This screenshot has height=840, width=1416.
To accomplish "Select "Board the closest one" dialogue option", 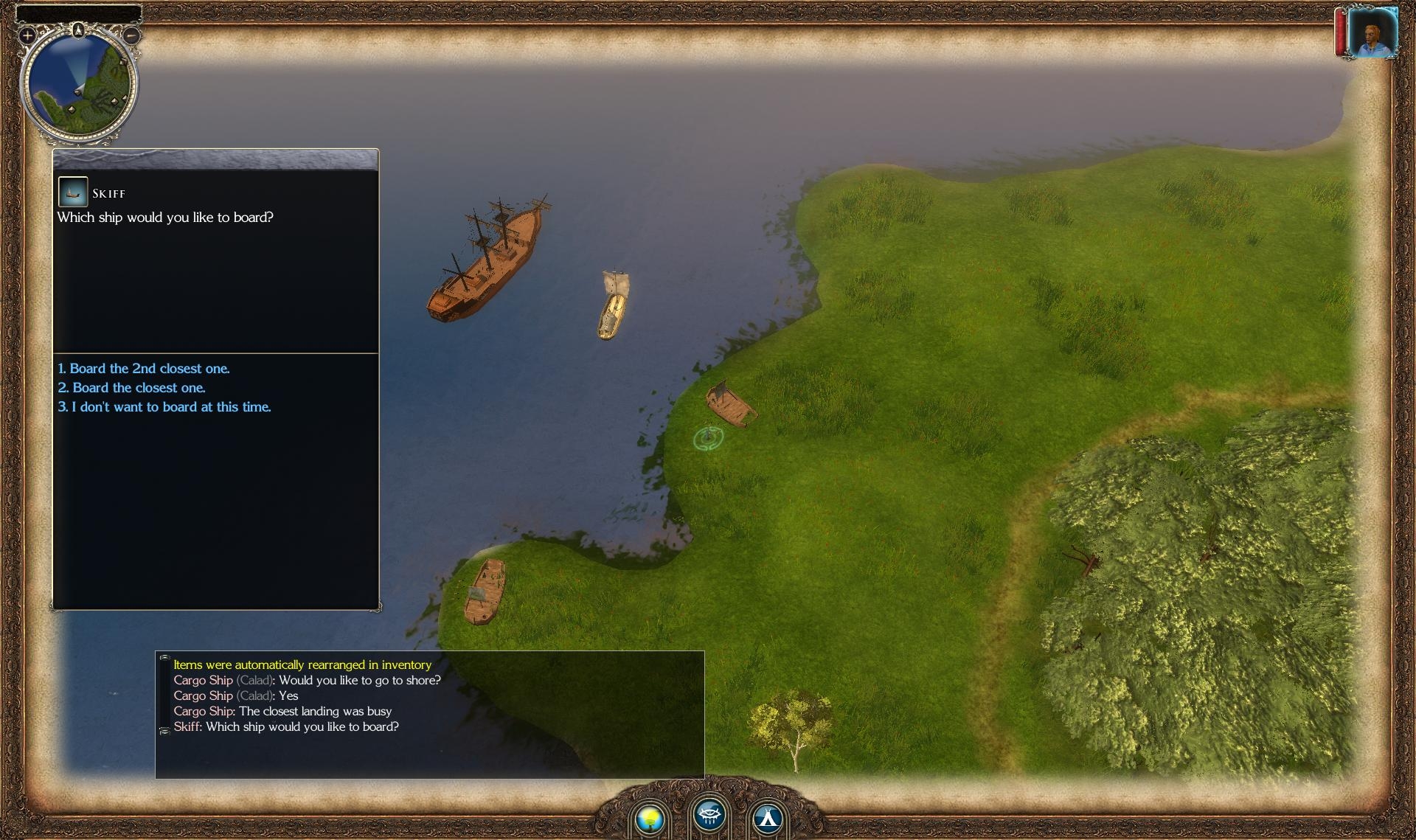I will pyautogui.click(x=132, y=388).
